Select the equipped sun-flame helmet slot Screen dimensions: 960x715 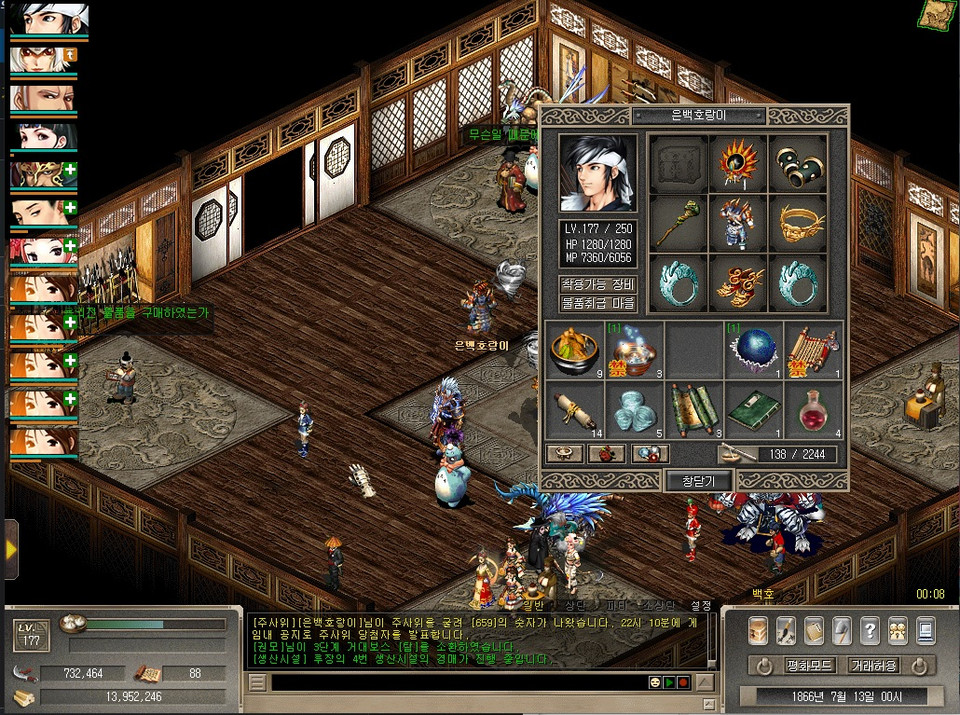point(738,164)
